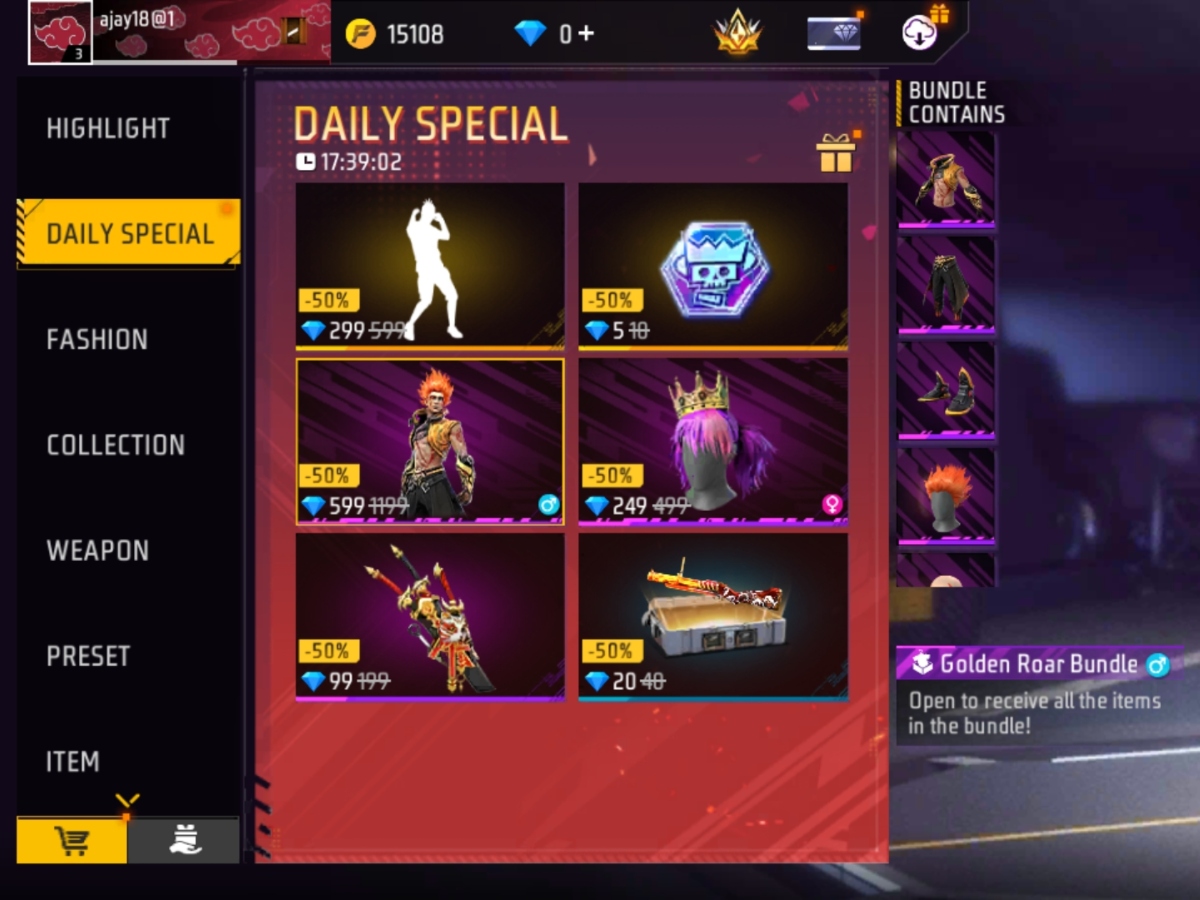The width and height of the screenshot is (1200, 900).
Task: Switch to the Fashion category
Action: [97, 340]
